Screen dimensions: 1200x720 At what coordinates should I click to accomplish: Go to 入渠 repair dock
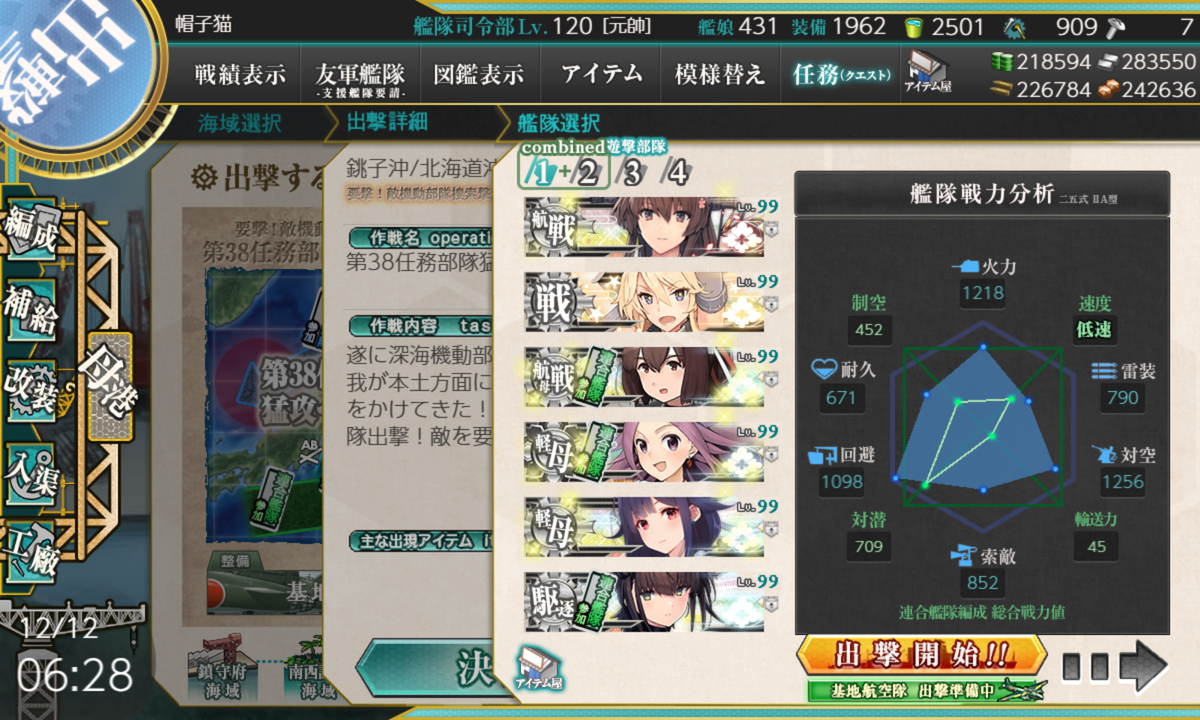point(29,469)
